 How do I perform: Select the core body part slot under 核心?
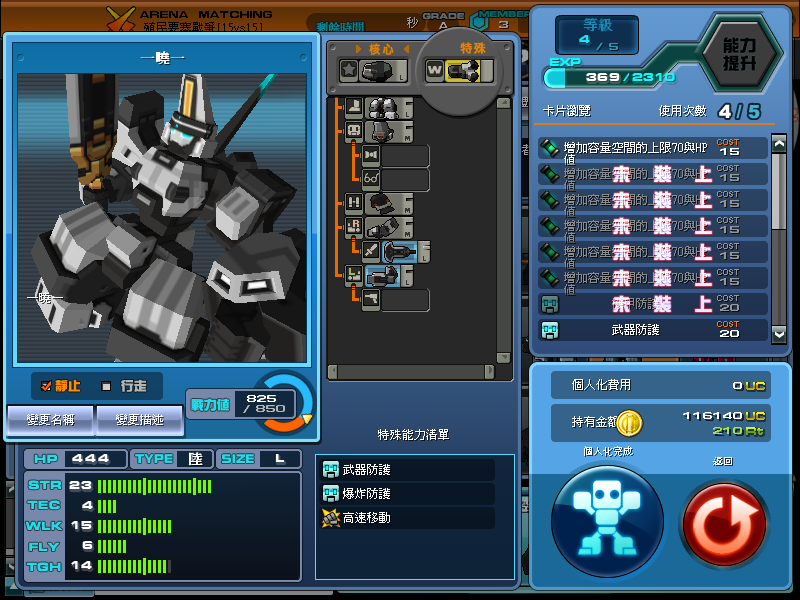pos(375,70)
